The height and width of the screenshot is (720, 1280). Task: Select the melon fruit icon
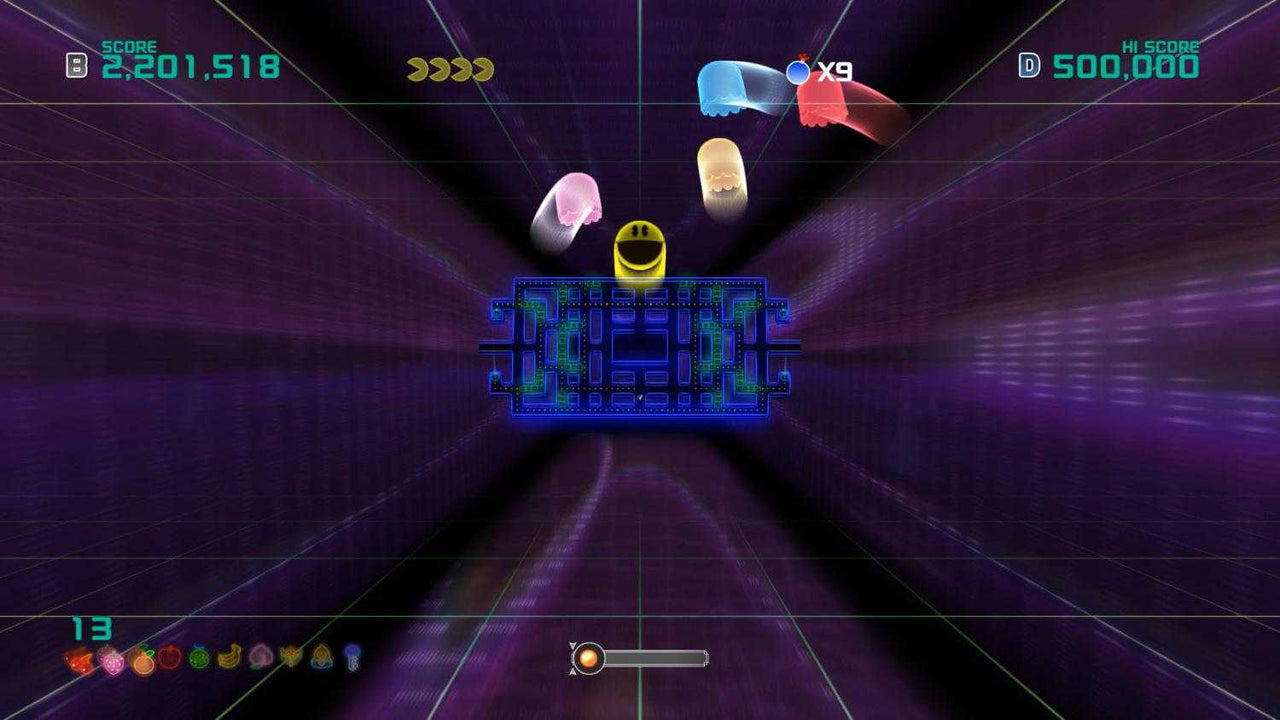197,660
